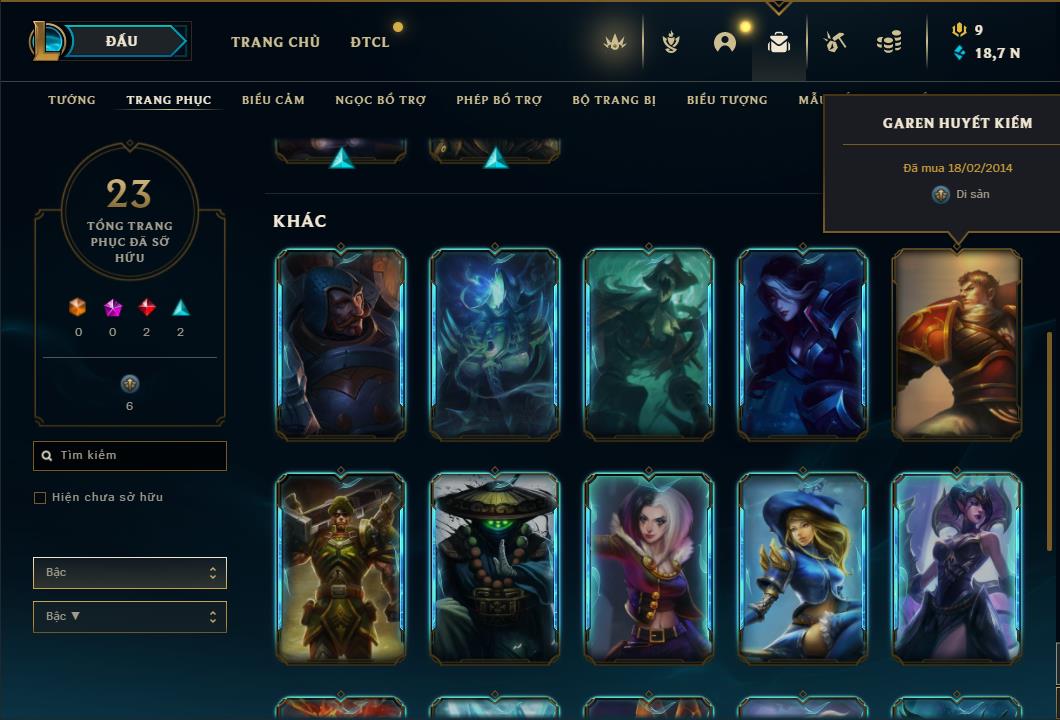
Task: Click the ĐẤU play button
Action: [121, 41]
